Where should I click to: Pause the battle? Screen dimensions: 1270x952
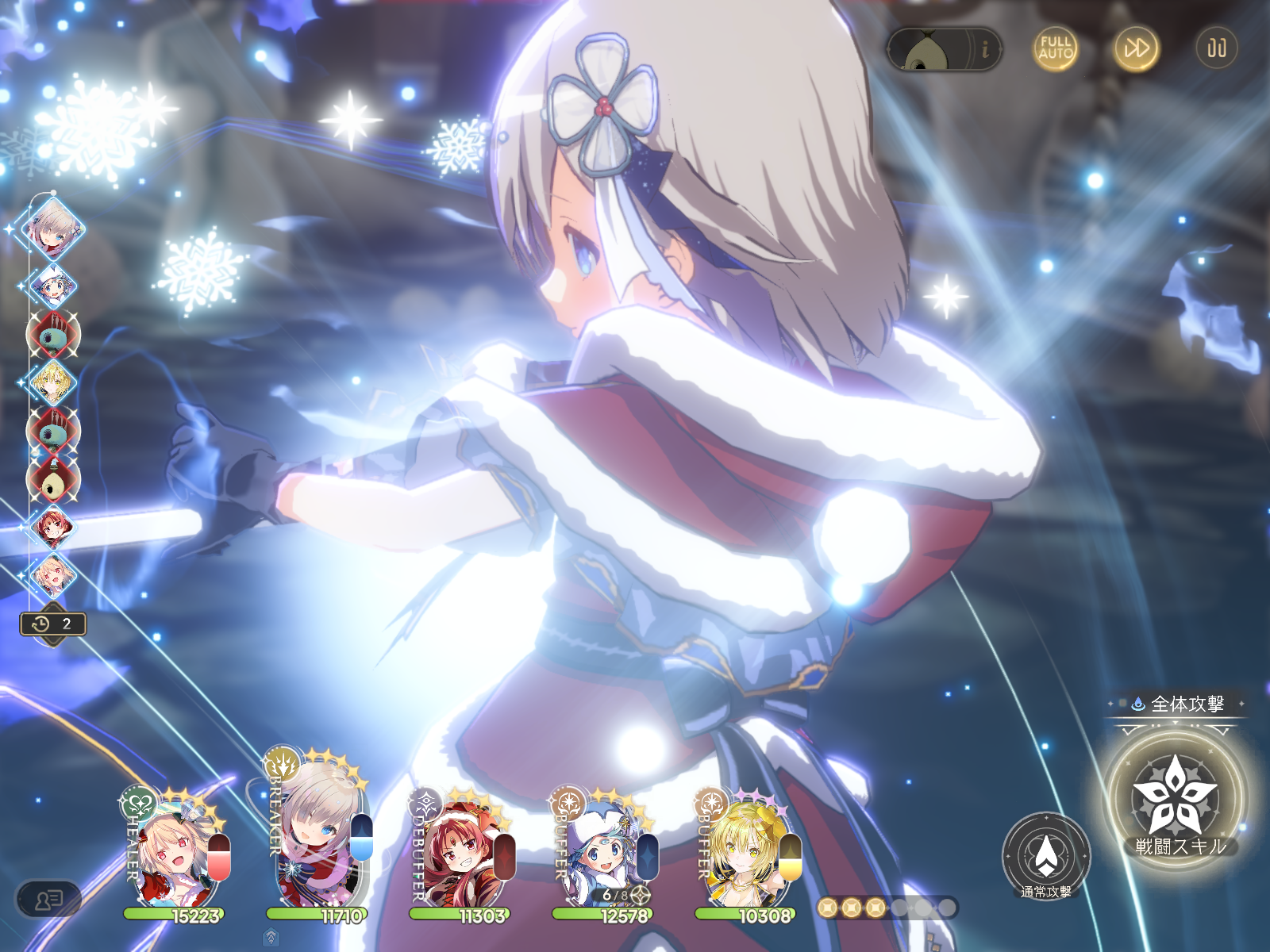pos(1216,48)
